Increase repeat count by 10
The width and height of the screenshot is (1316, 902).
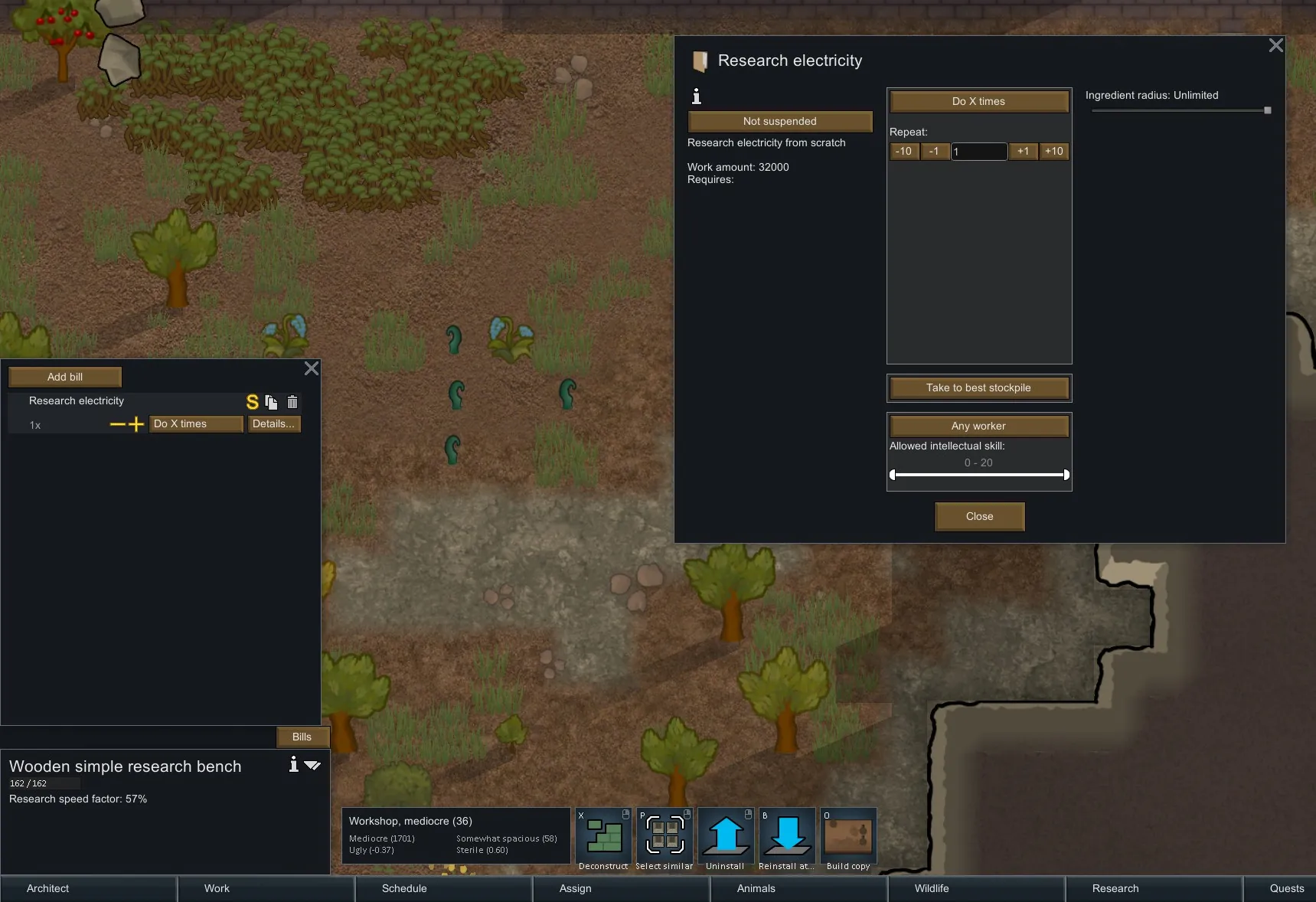1053,152
